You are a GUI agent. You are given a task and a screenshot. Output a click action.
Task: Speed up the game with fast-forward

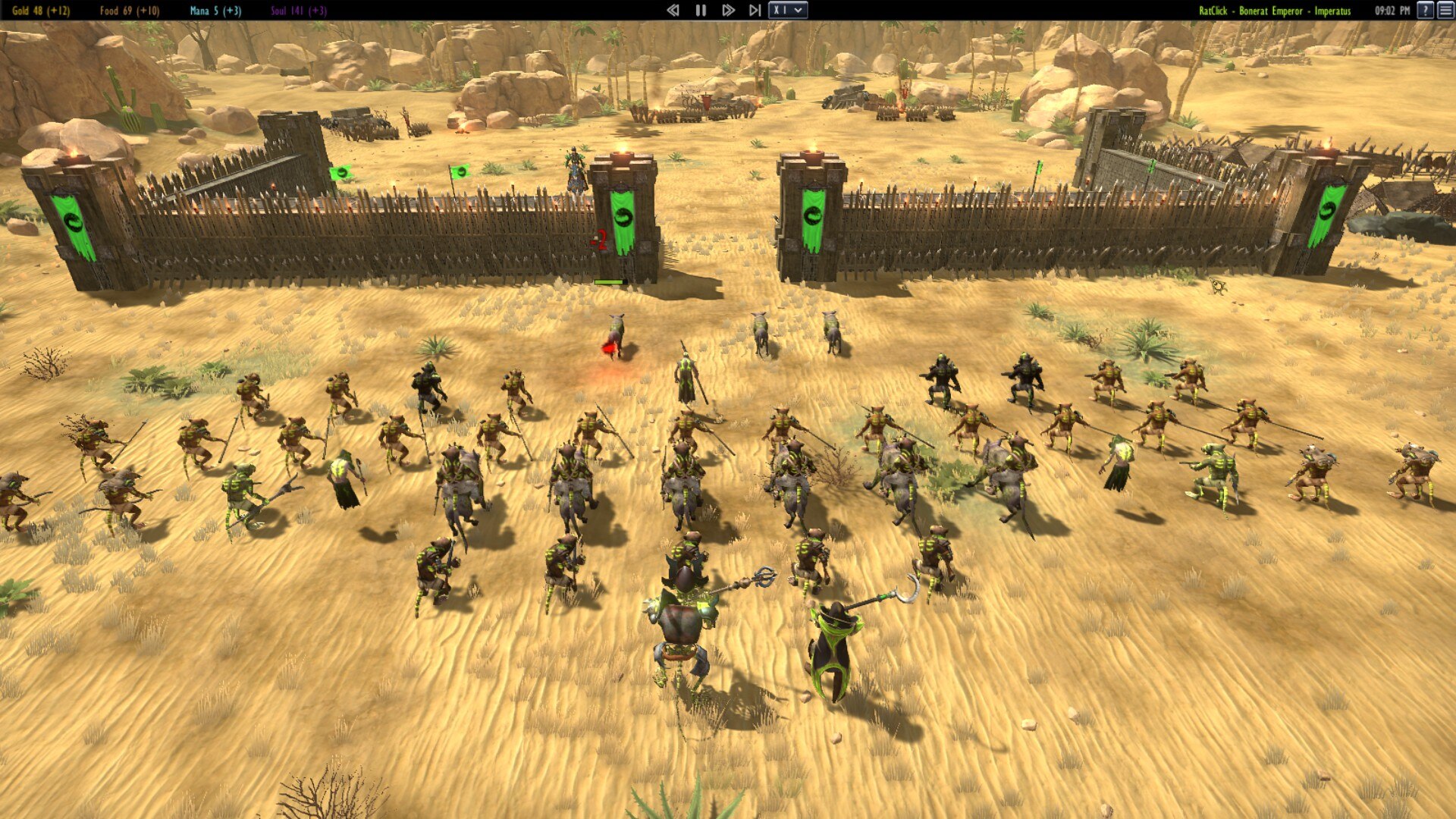(728, 11)
